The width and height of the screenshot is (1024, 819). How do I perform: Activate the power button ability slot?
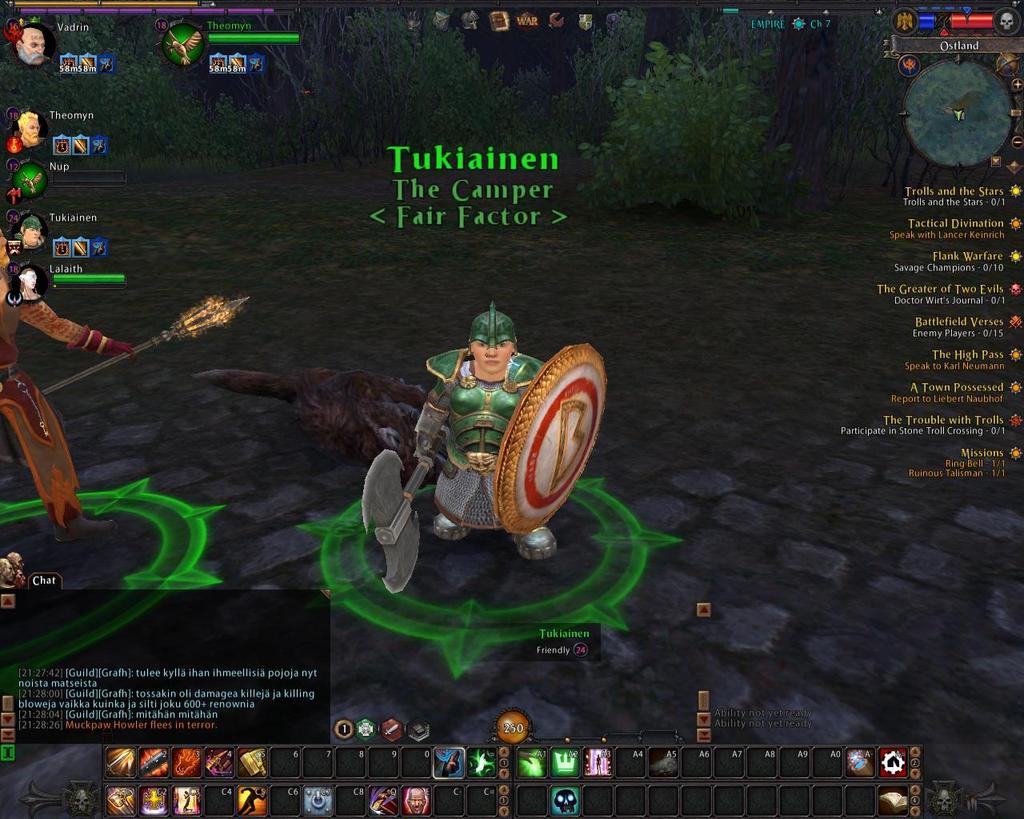point(318,800)
